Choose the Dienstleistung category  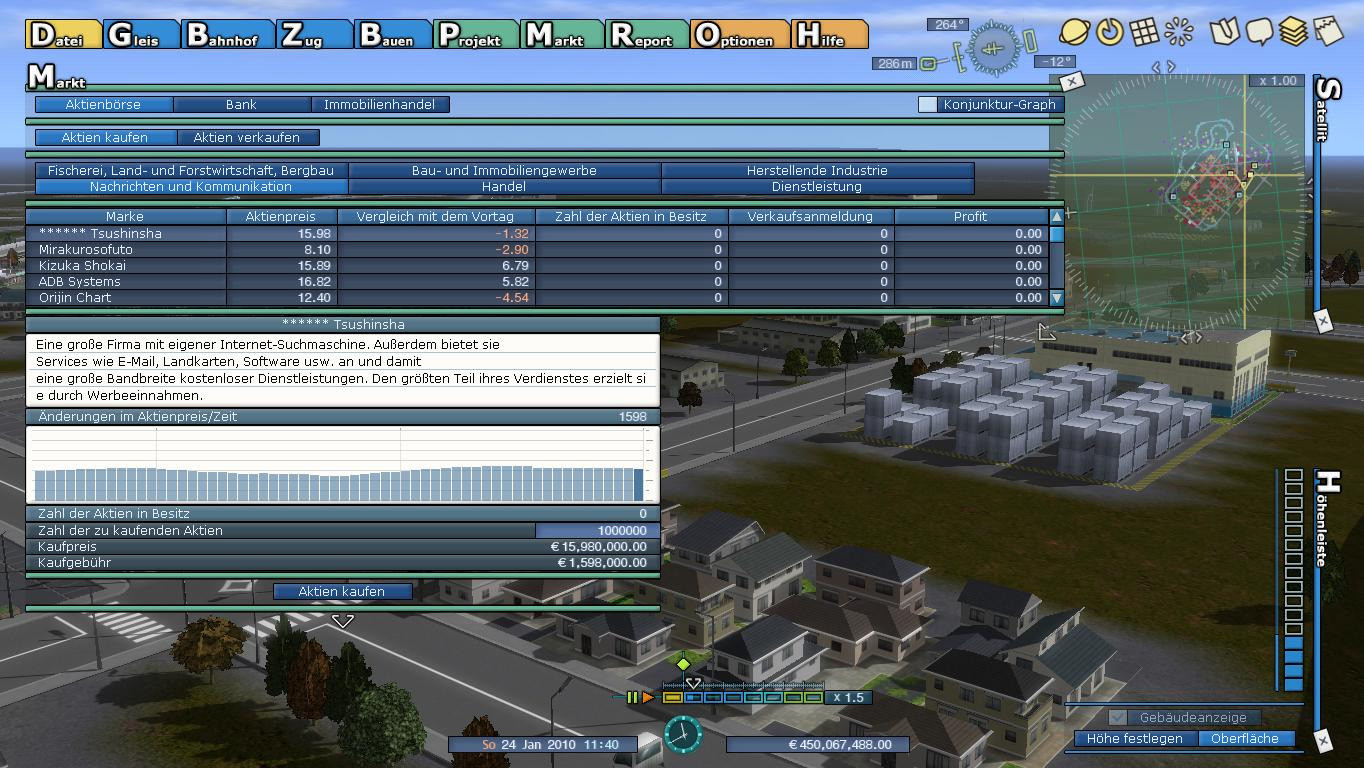[817, 187]
